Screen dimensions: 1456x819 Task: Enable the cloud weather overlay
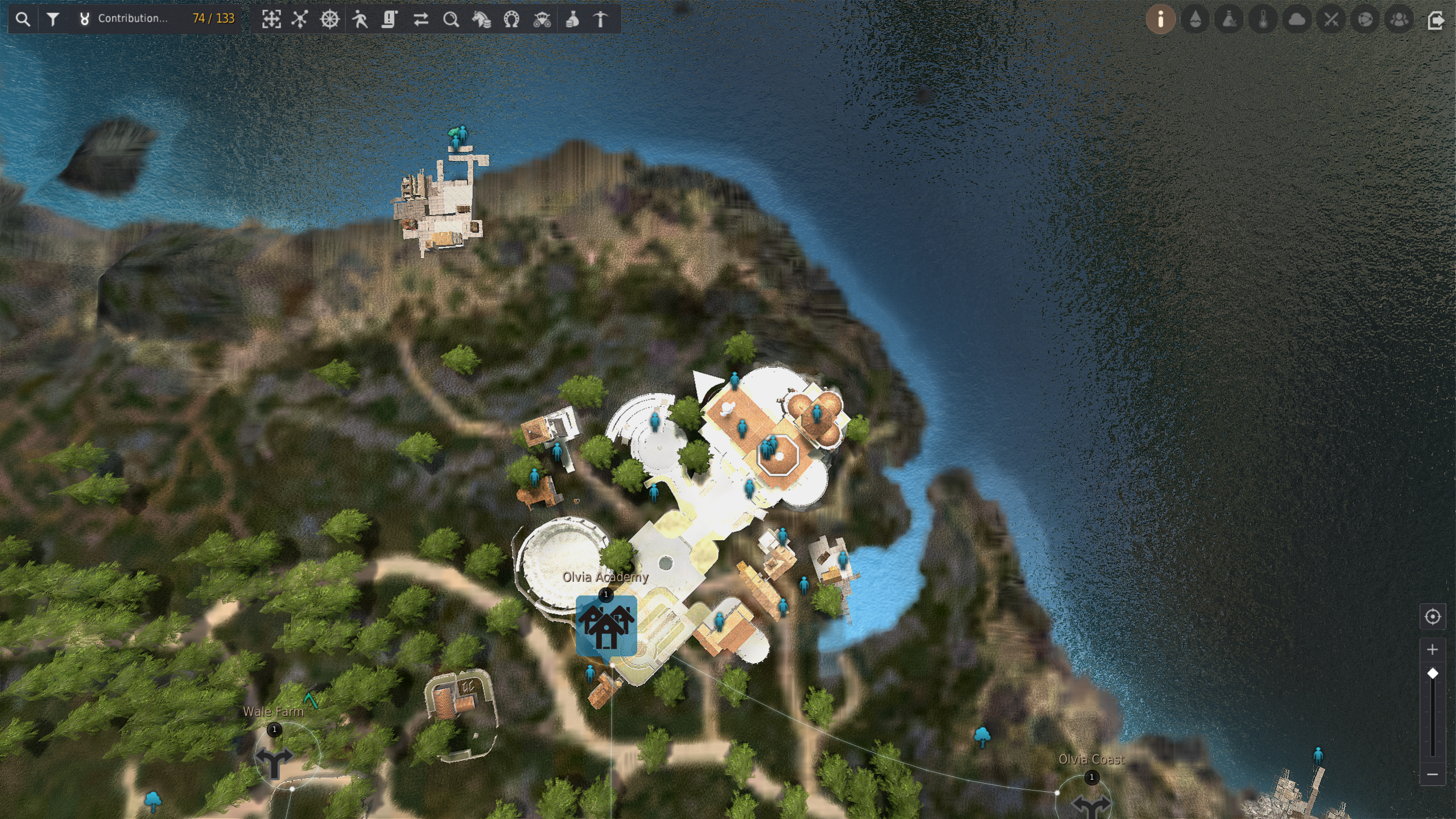1297,19
